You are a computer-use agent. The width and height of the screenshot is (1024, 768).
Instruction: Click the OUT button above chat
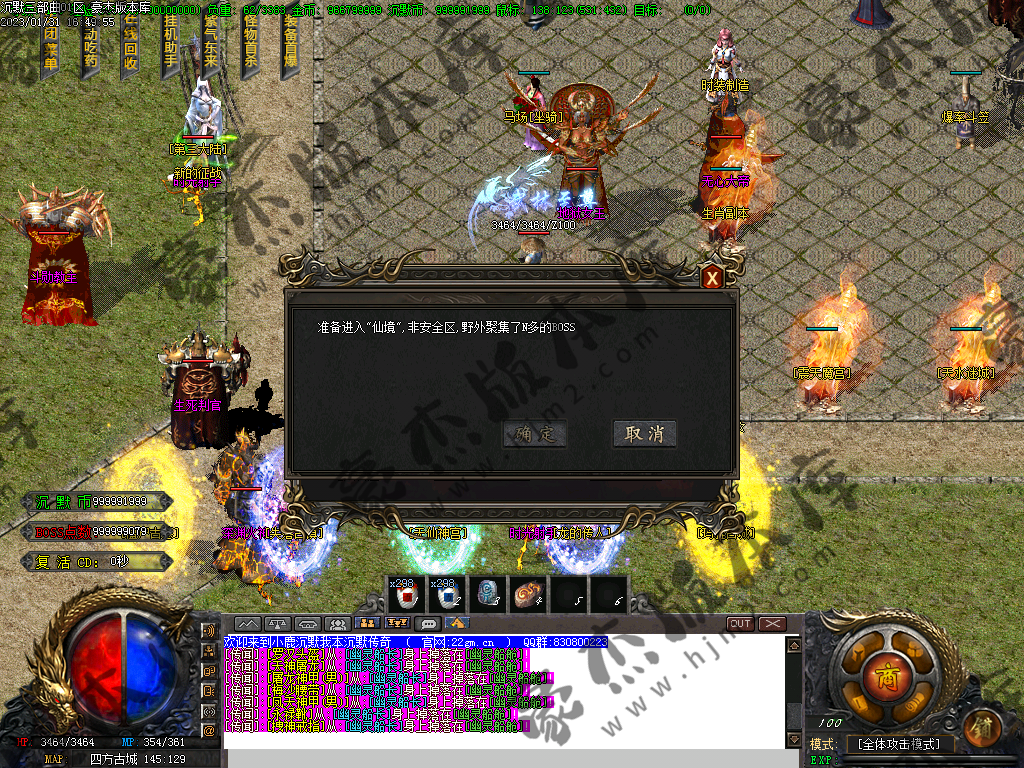click(740, 624)
